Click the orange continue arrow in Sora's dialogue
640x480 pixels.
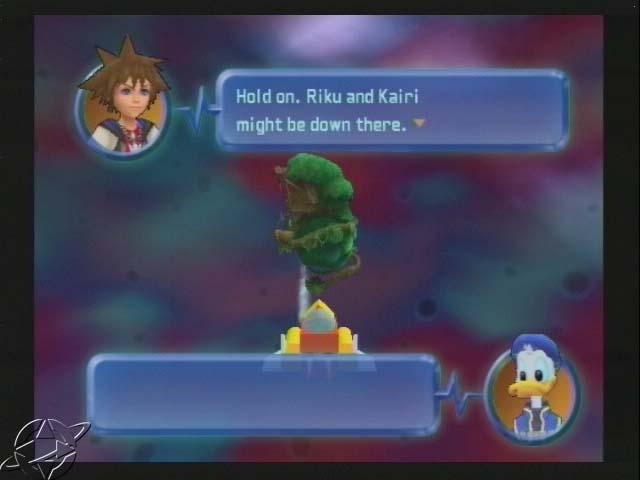pos(419,124)
